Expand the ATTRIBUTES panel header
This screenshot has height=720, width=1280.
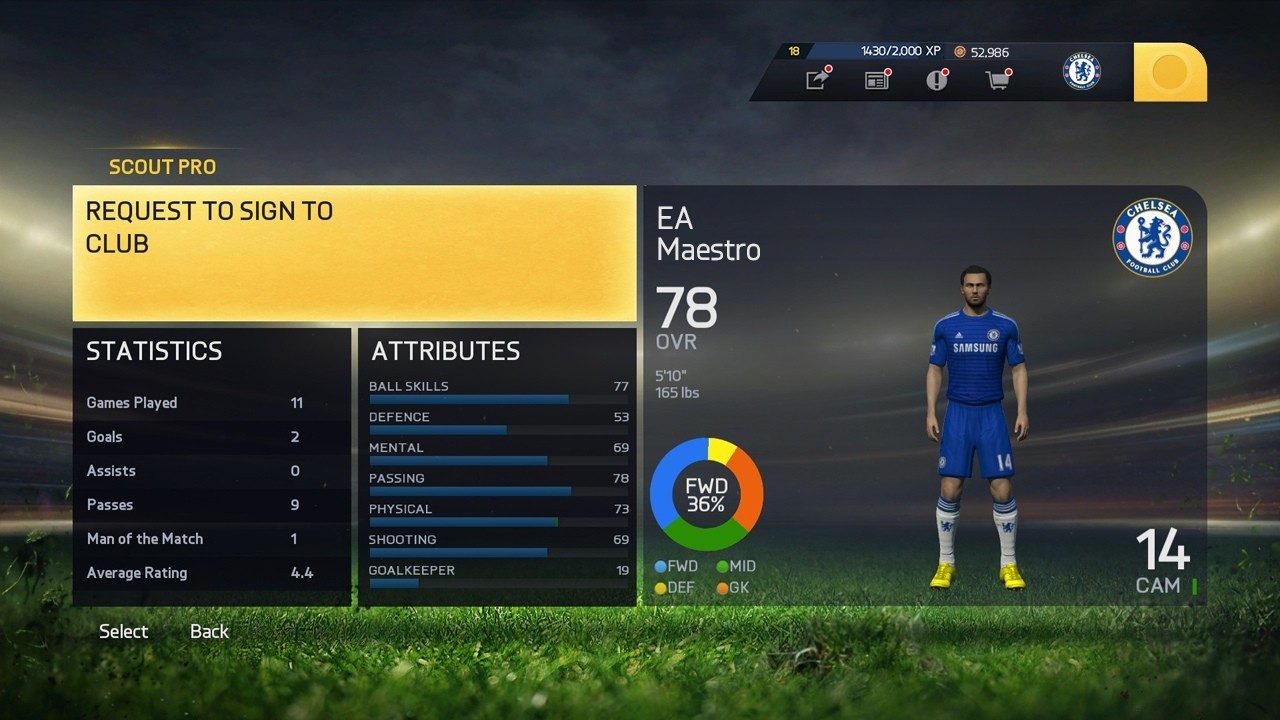point(446,351)
